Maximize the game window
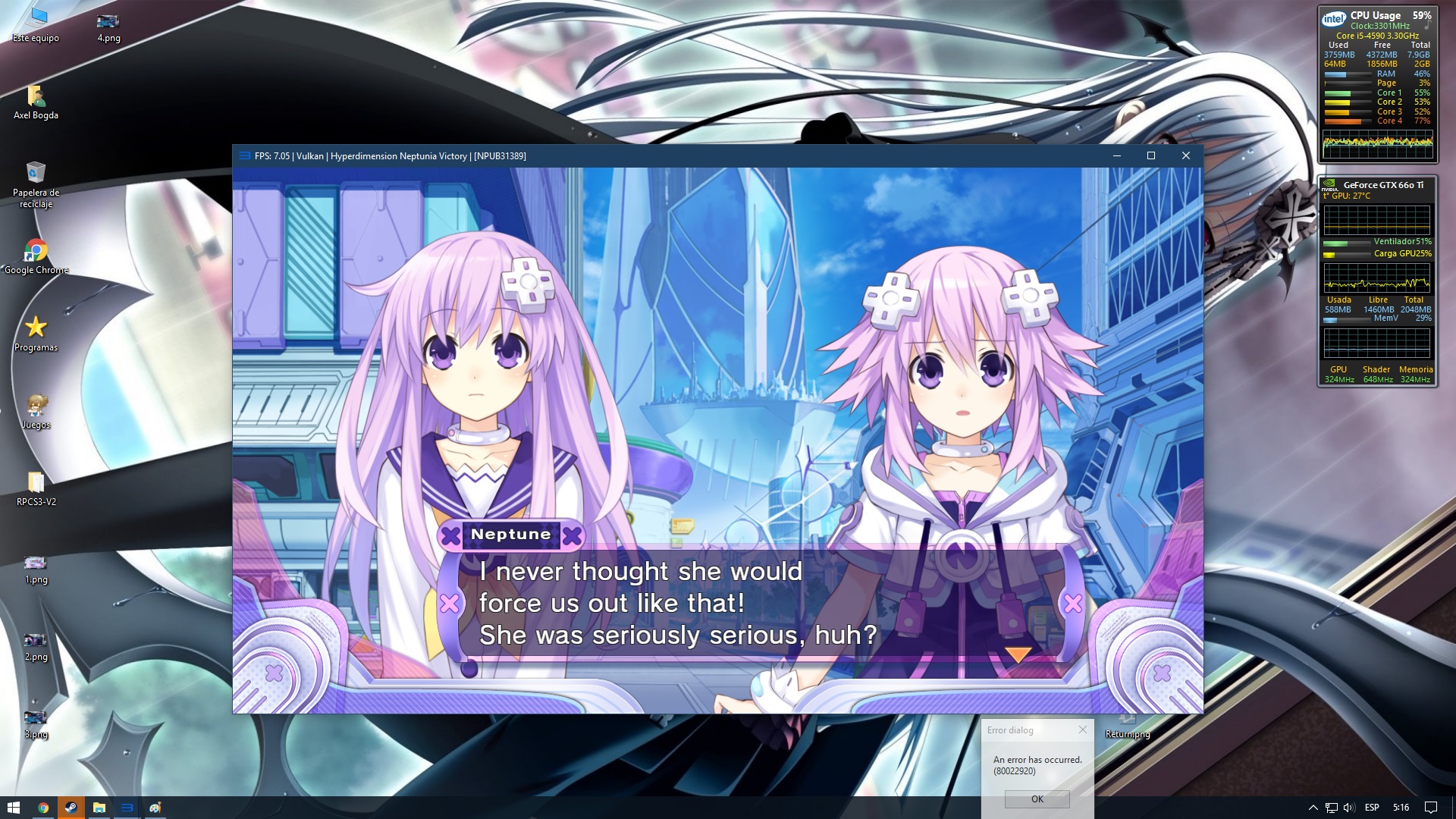This screenshot has height=819, width=1456. [x=1150, y=155]
